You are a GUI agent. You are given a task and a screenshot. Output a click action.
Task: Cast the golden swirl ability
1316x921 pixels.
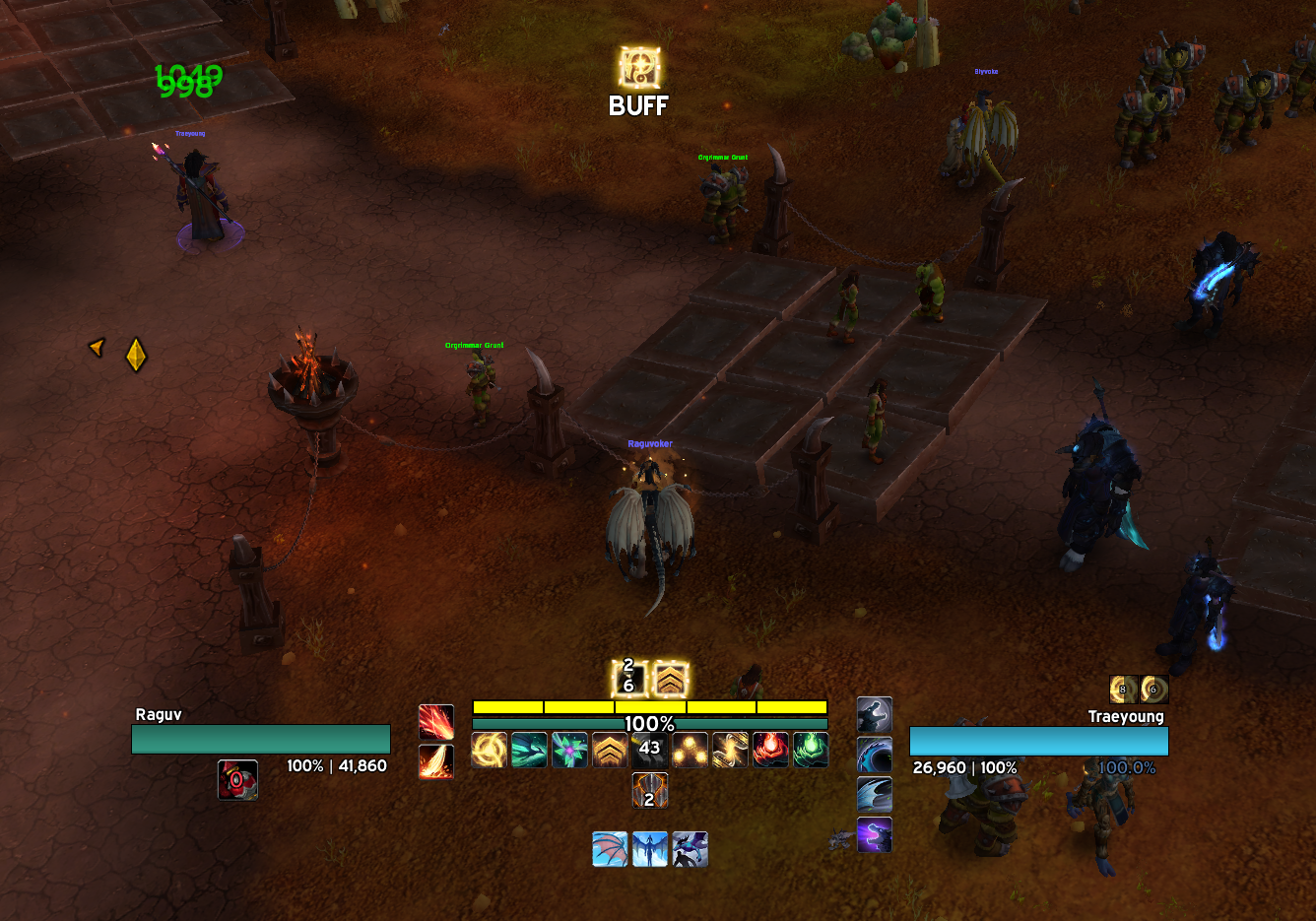click(490, 751)
